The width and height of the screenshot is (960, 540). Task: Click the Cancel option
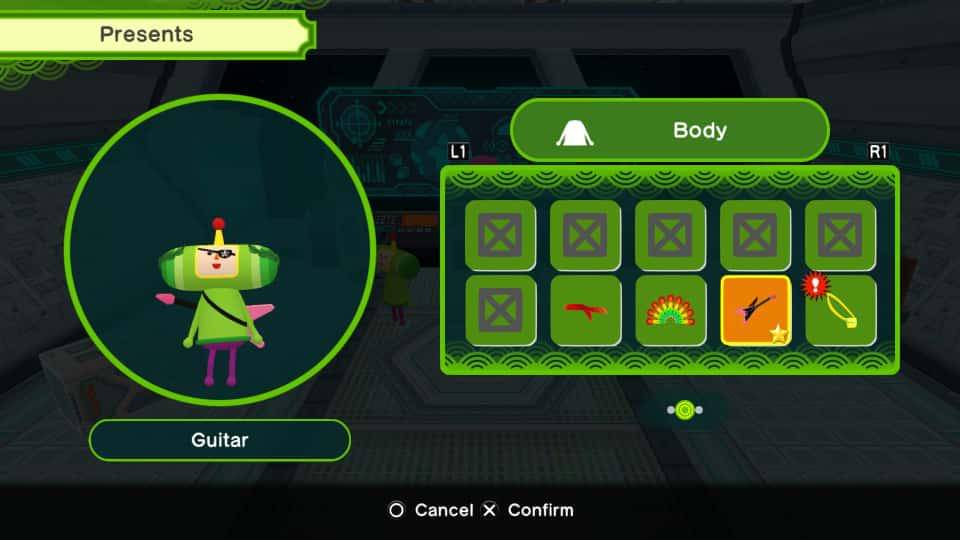431,510
